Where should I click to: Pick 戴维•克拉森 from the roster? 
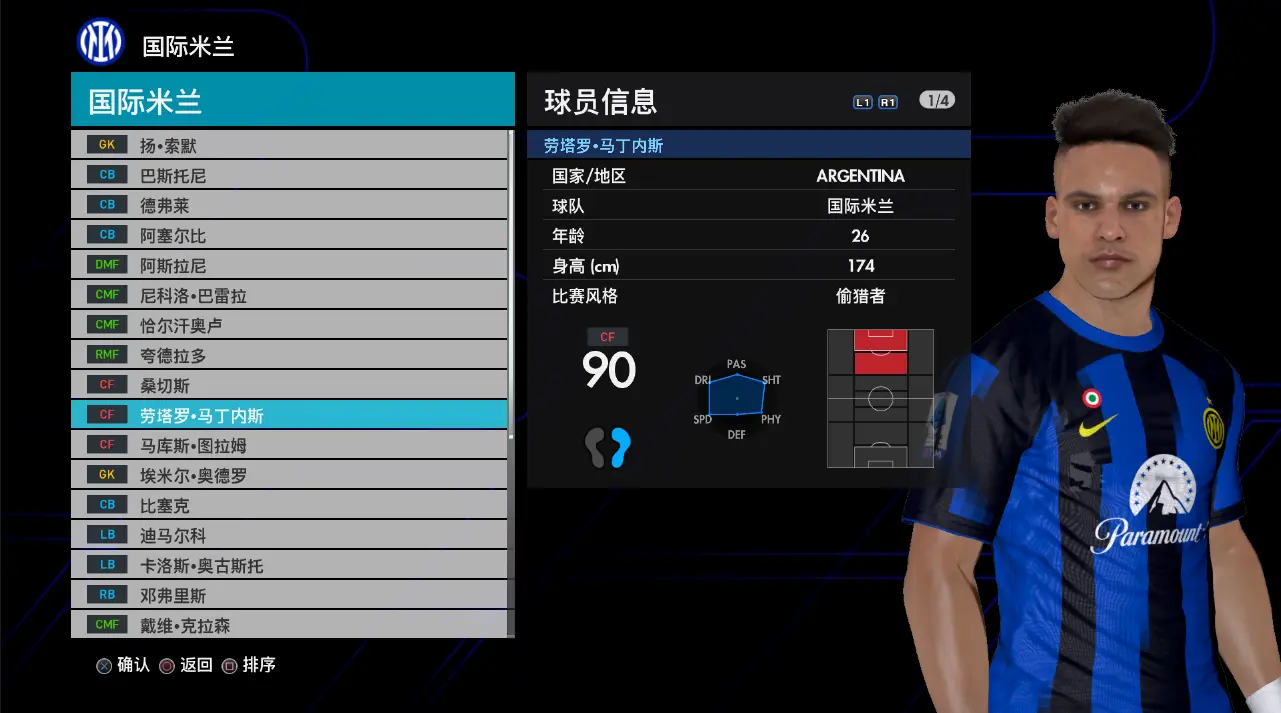click(x=289, y=625)
